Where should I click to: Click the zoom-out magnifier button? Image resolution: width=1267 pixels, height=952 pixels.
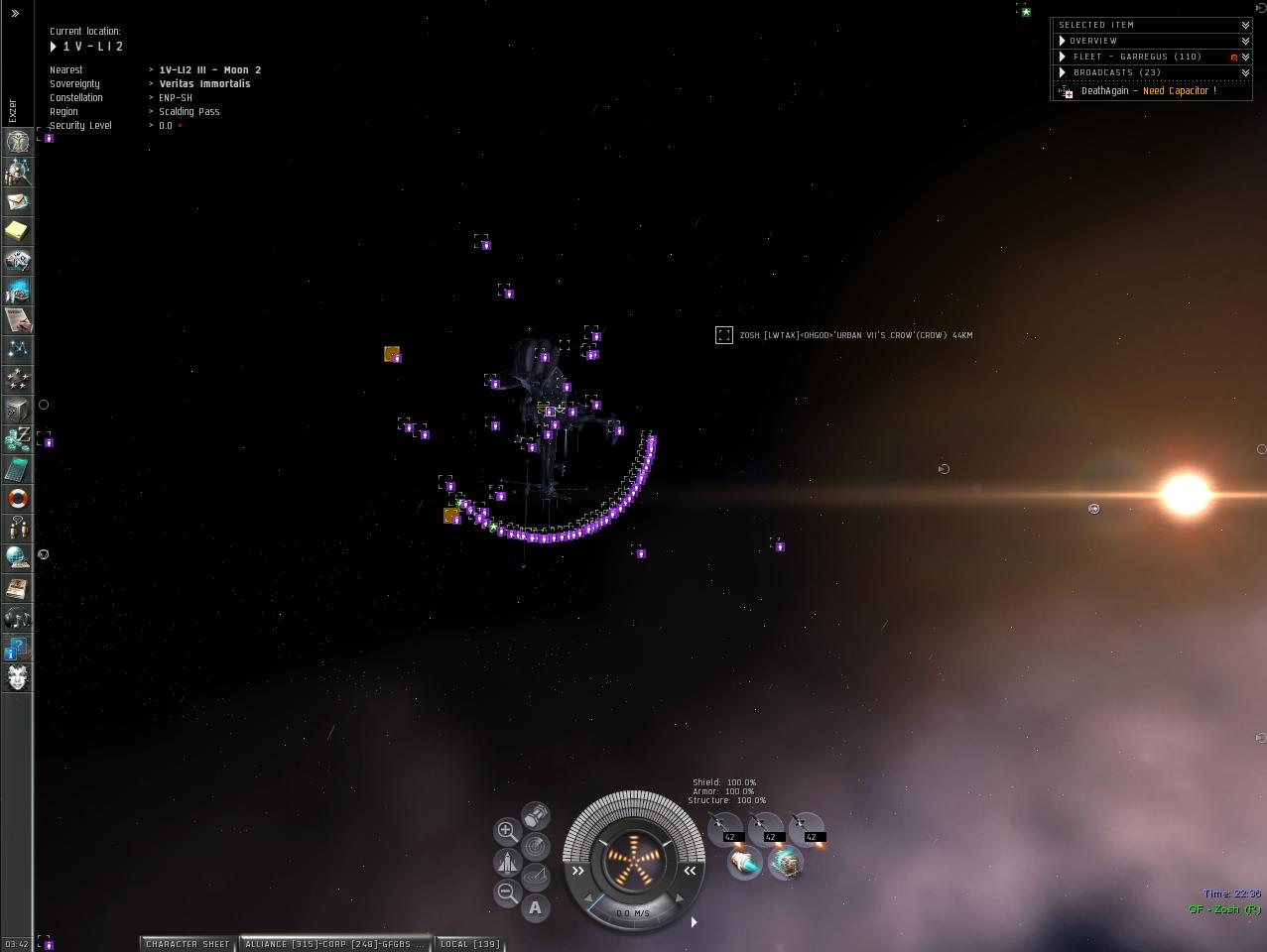[506, 892]
